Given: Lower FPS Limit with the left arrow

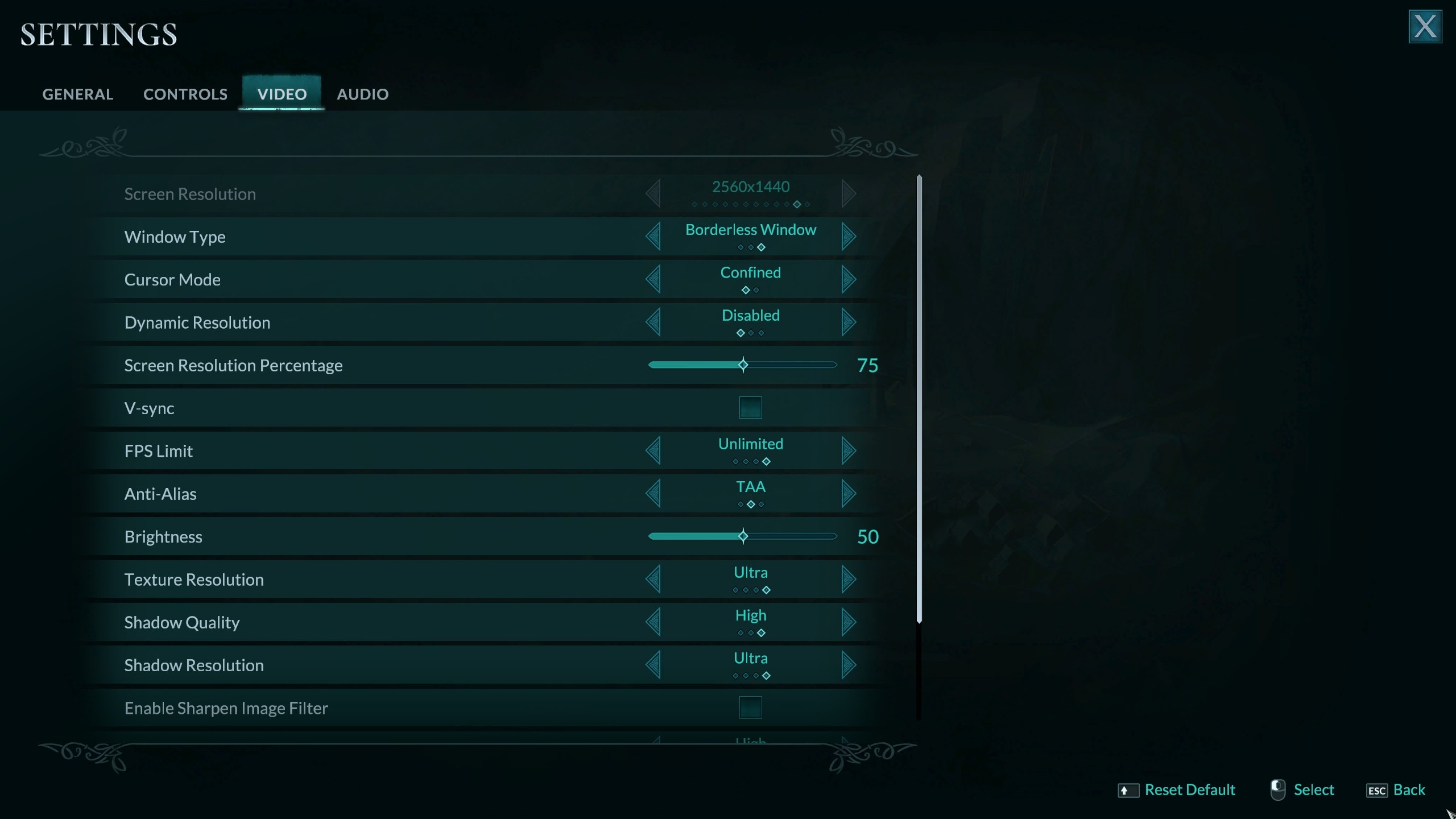Looking at the screenshot, I should (653, 450).
